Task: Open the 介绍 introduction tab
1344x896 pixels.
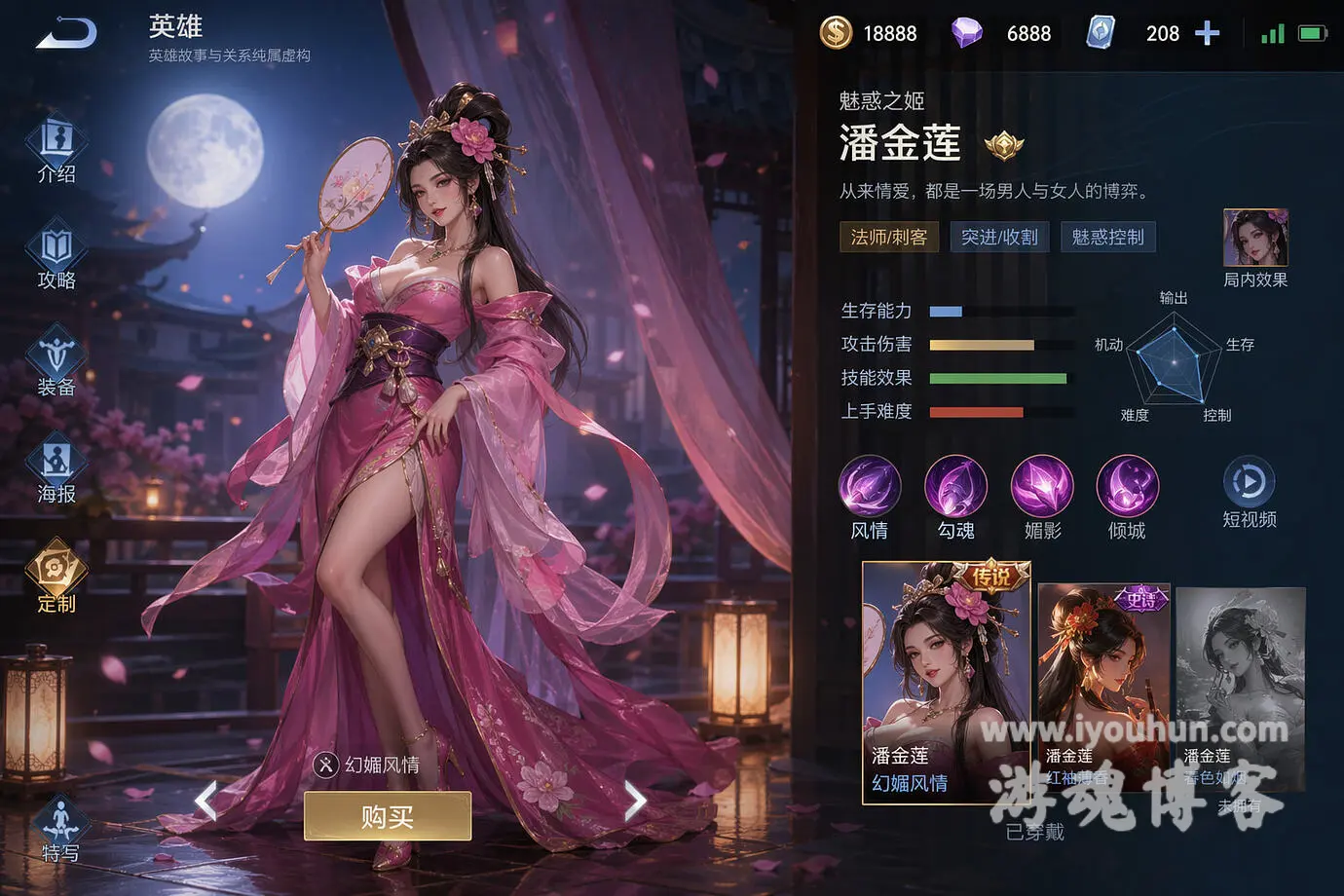Action: (x=56, y=150)
